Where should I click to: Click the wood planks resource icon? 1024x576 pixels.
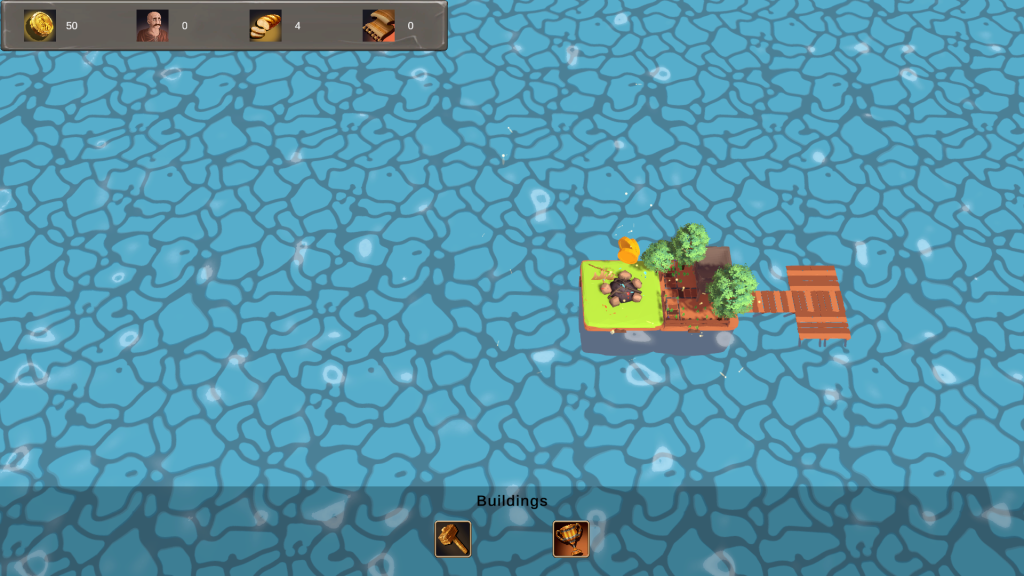378,26
